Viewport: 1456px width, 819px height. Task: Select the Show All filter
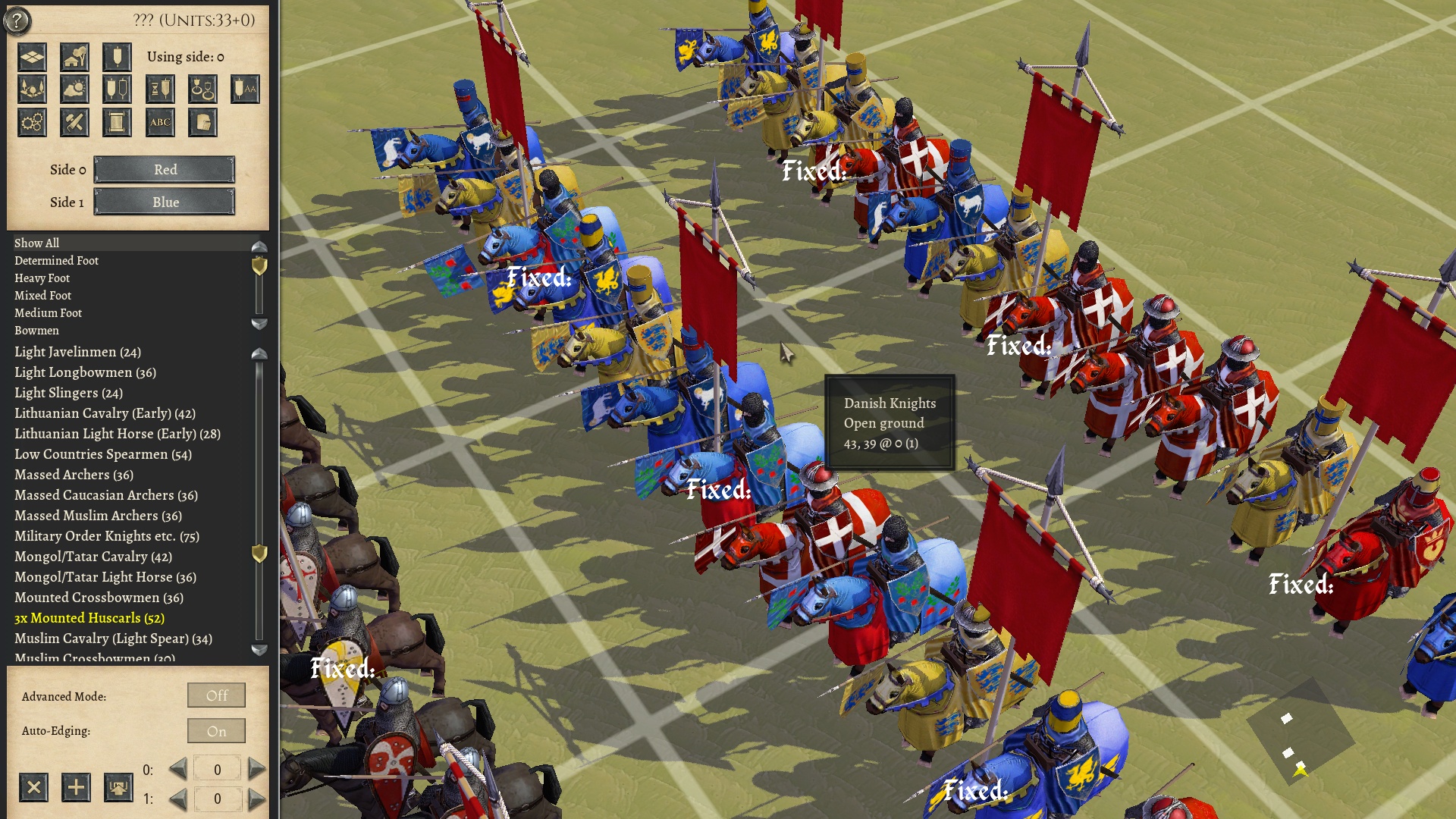36,243
